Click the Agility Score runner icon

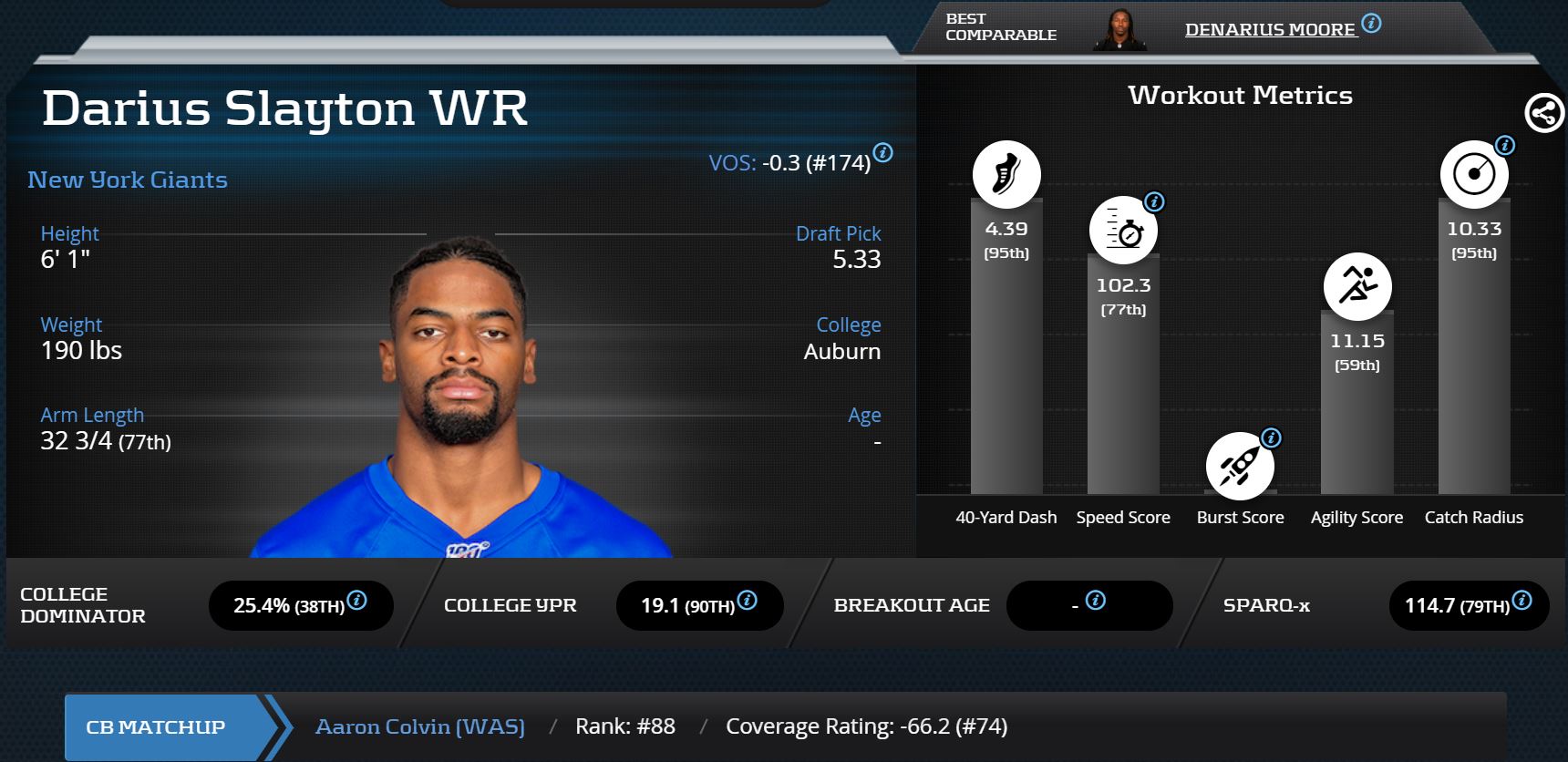1357,286
